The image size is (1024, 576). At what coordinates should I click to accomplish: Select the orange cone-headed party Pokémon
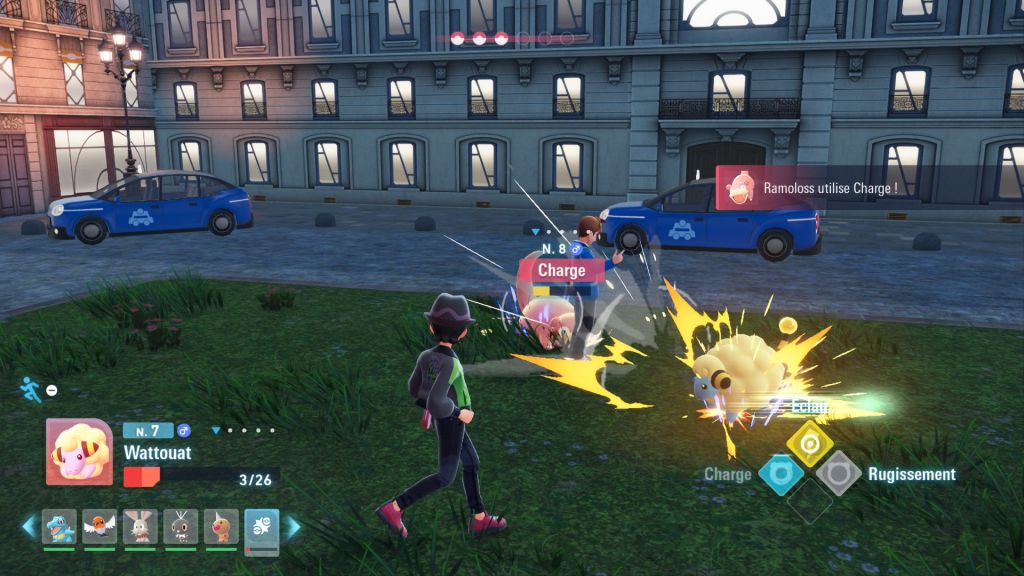tap(221, 526)
